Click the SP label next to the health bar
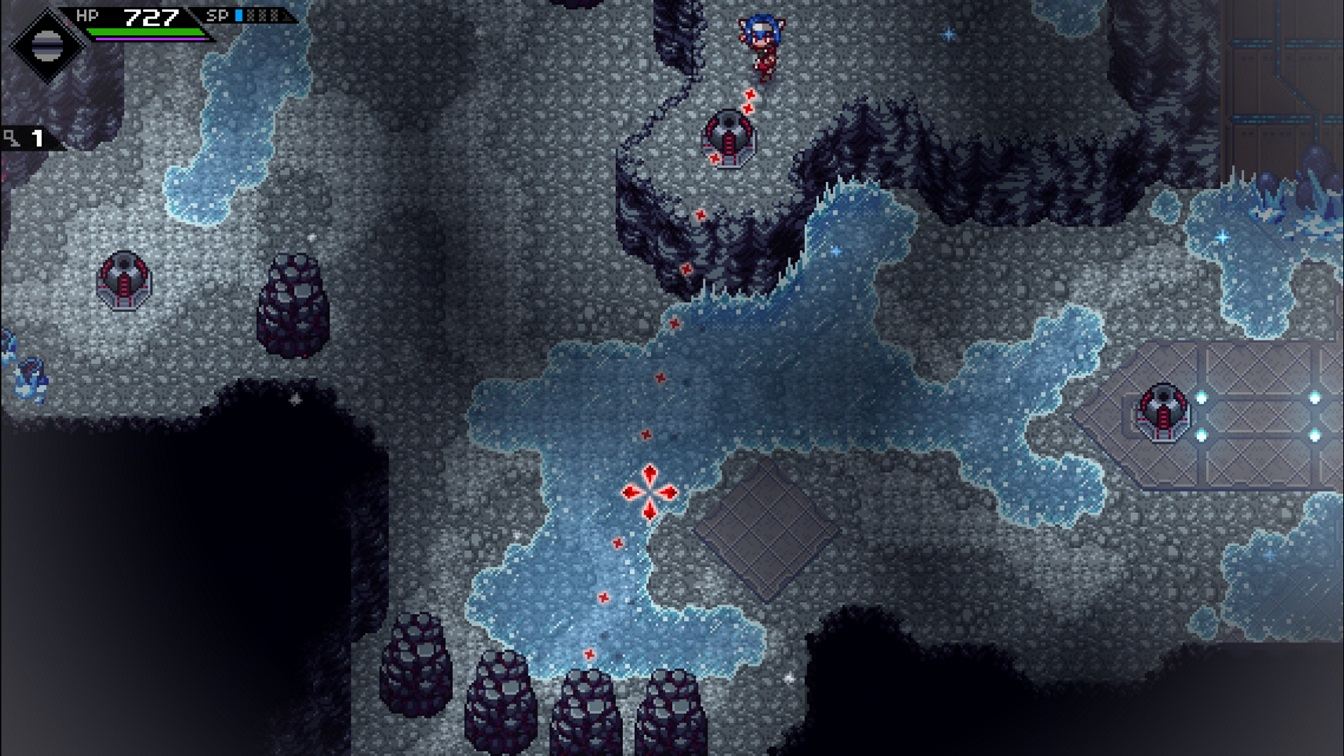 pyautogui.click(x=217, y=15)
